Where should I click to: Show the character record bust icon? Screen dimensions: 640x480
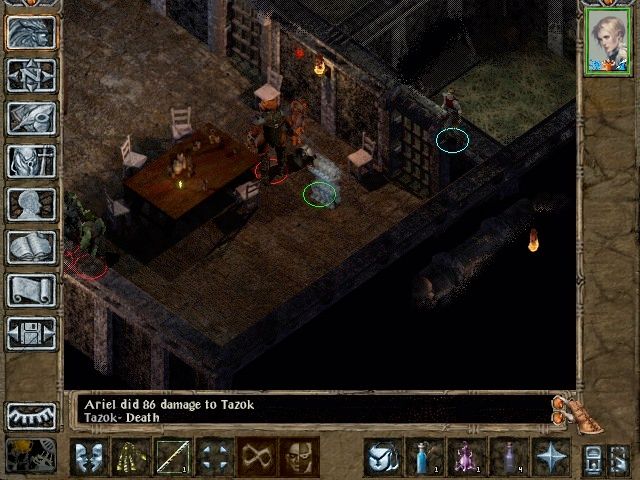(x=31, y=203)
